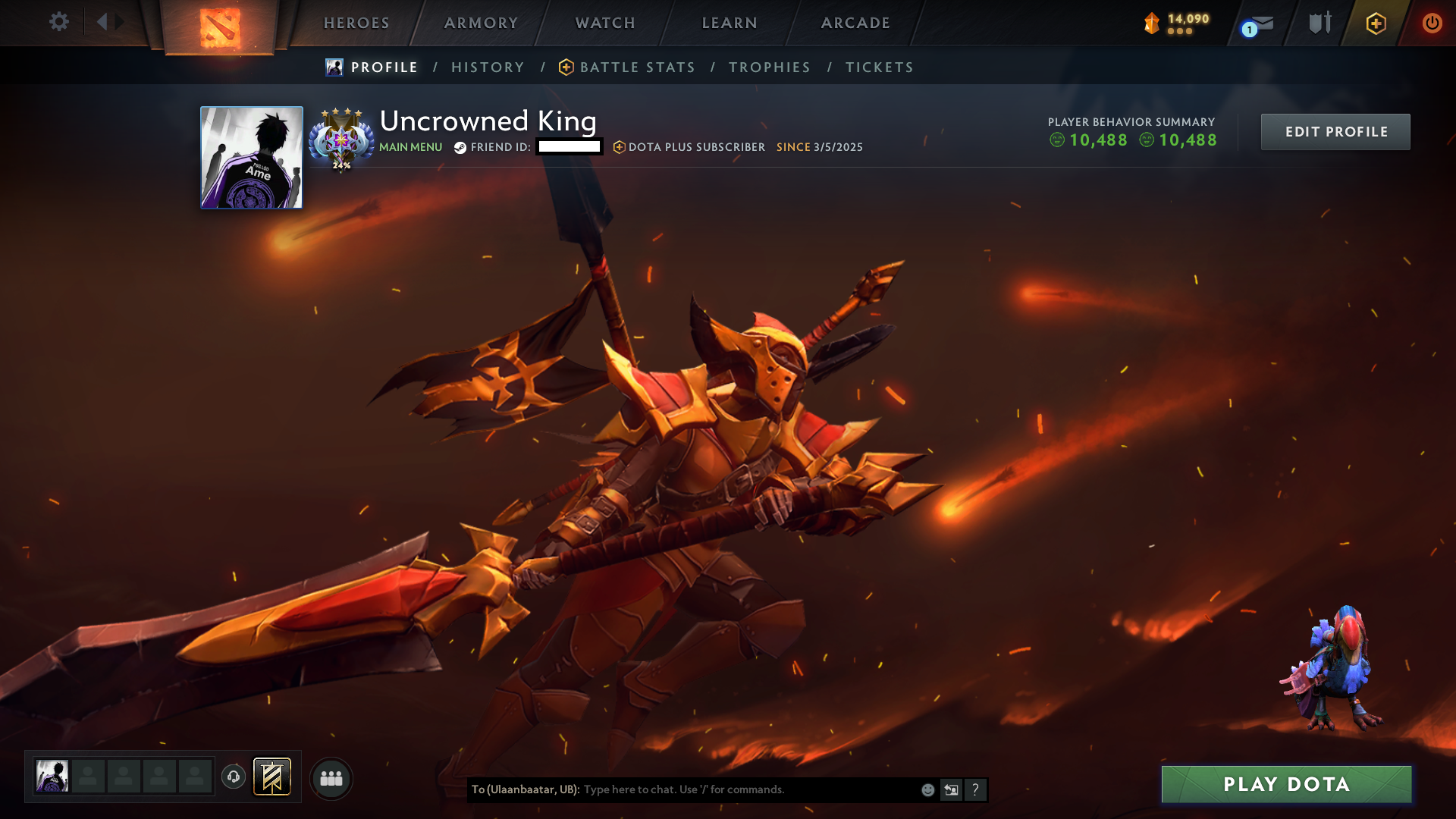Screen dimensions: 1456x819
Task: Toggle the Steam friend ID visibility icon
Action: coord(459,148)
